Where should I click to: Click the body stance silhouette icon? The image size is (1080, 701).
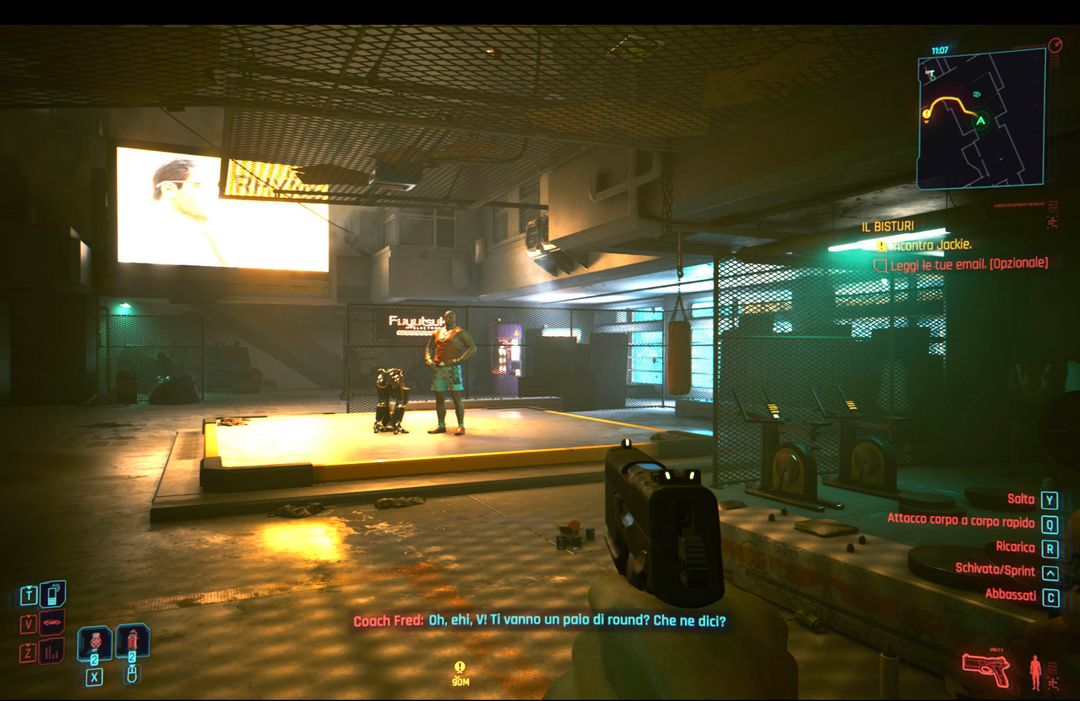1036,672
